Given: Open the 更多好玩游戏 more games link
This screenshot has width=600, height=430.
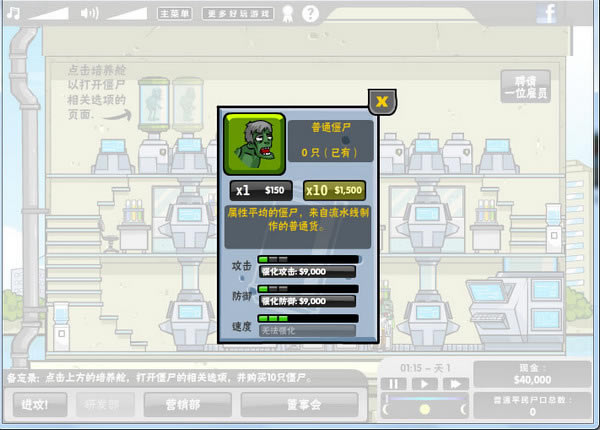Looking at the screenshot, I should coord(238,14).
